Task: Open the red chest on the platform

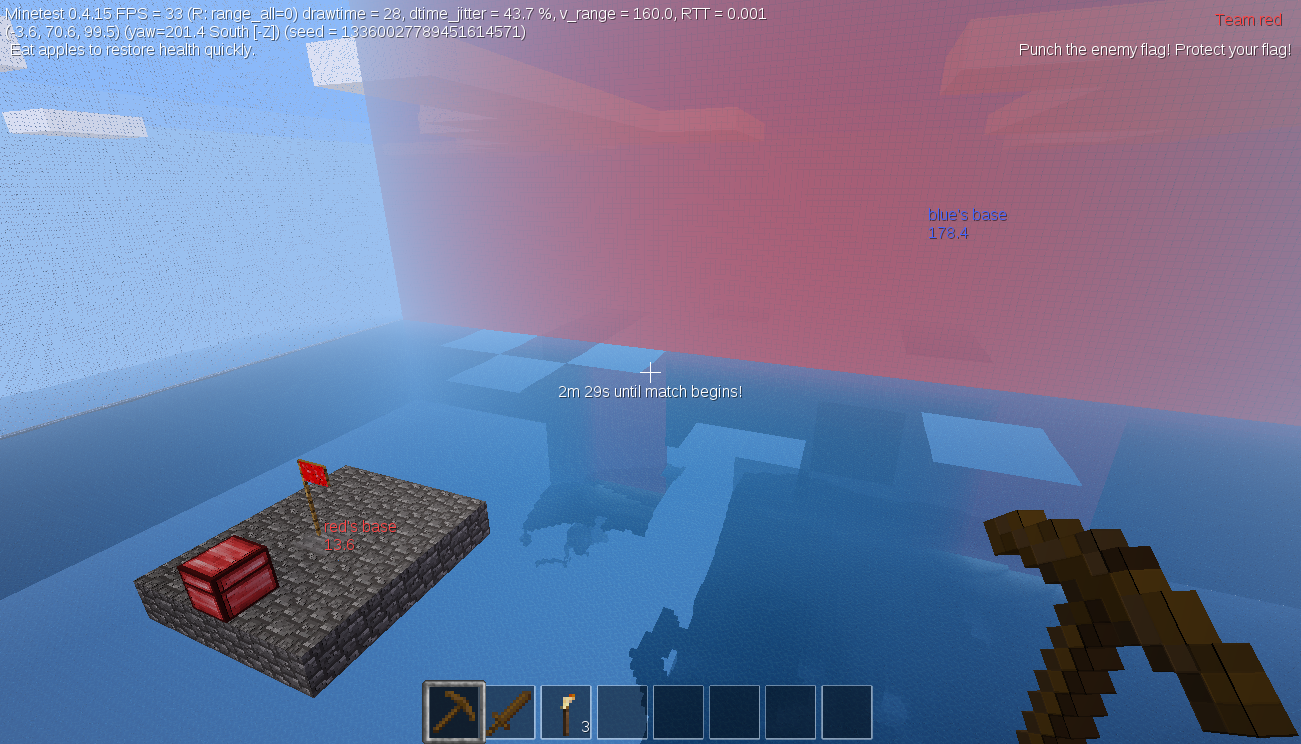Action: click(225, 580)
